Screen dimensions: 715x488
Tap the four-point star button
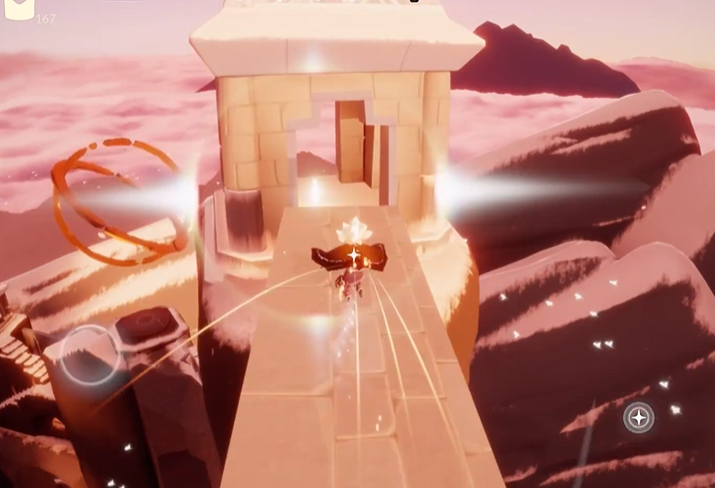coord(638,416)
